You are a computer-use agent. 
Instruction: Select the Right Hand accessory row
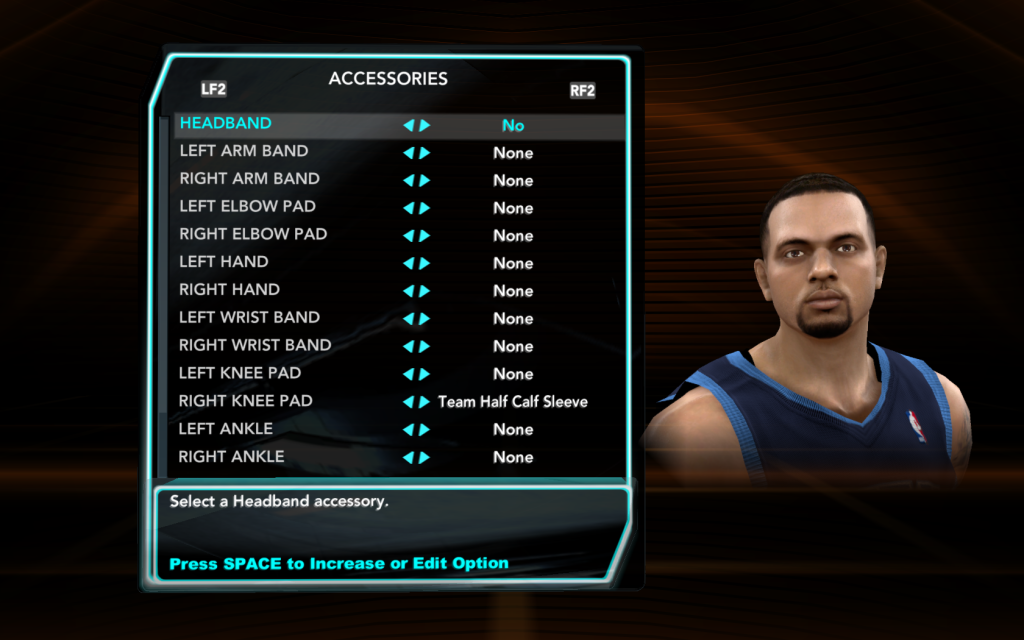[x=230, y=290]
